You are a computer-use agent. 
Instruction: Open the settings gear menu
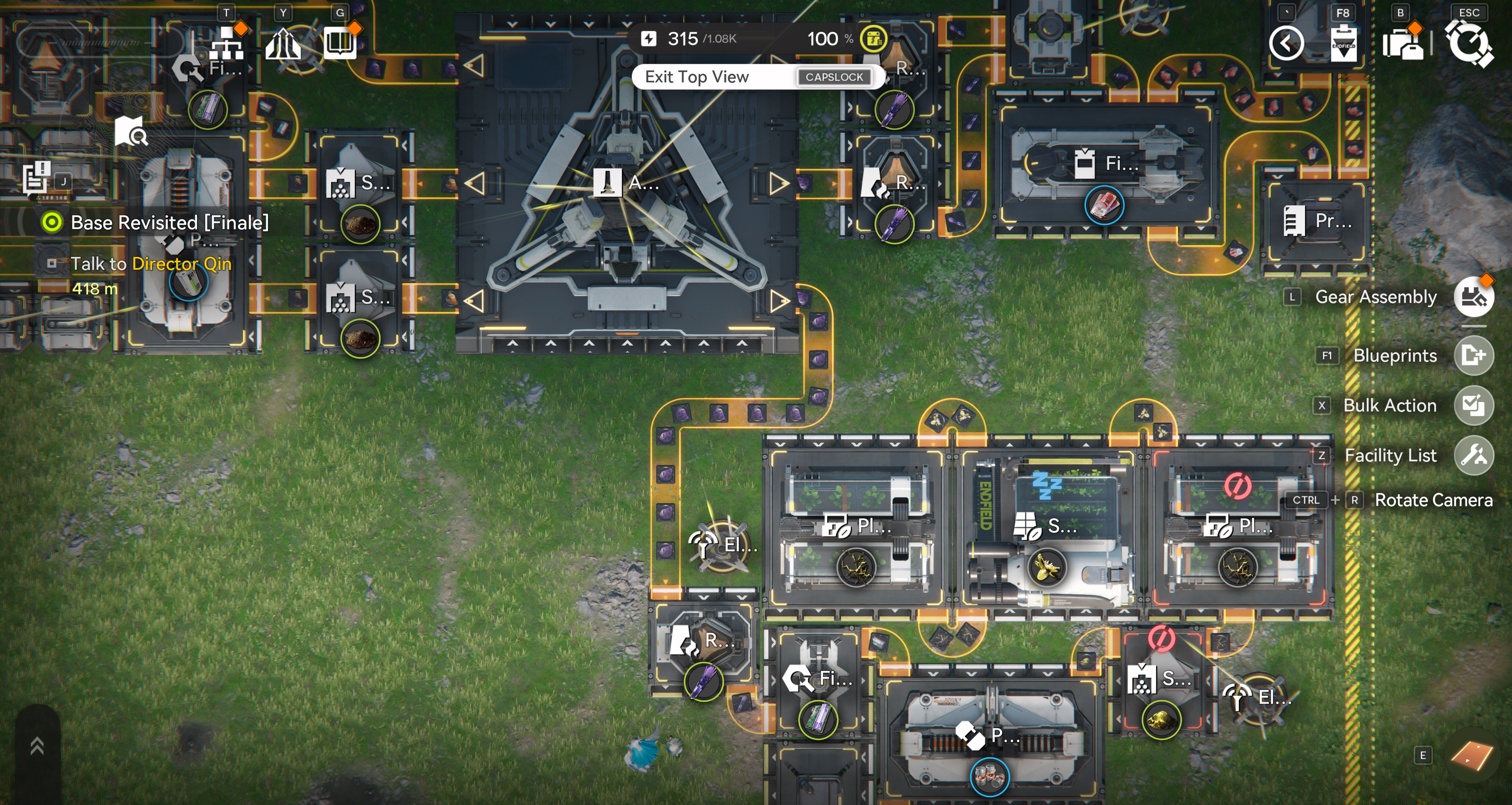1469,43
